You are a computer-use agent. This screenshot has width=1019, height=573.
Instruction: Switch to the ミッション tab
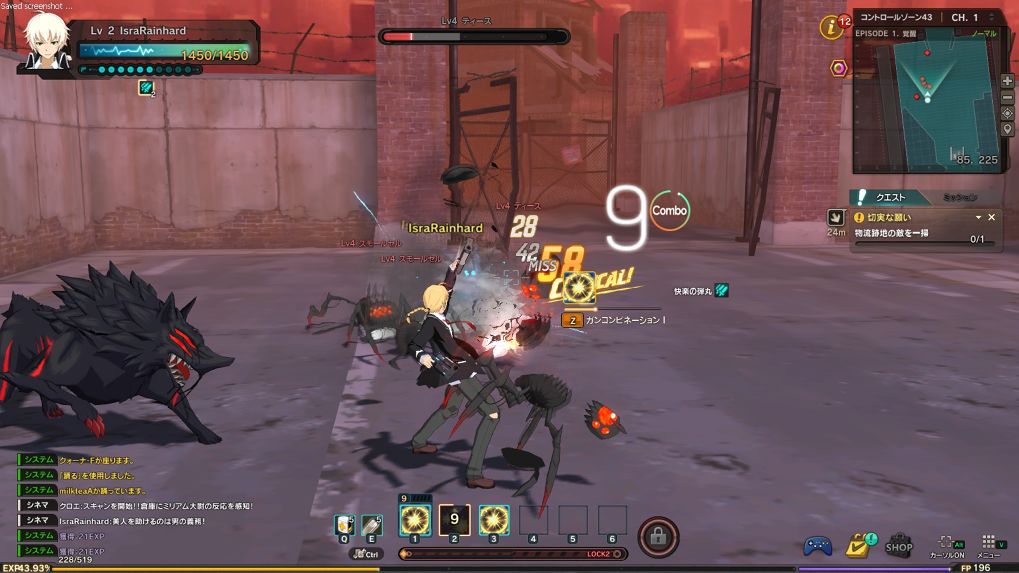pos(959,197)
